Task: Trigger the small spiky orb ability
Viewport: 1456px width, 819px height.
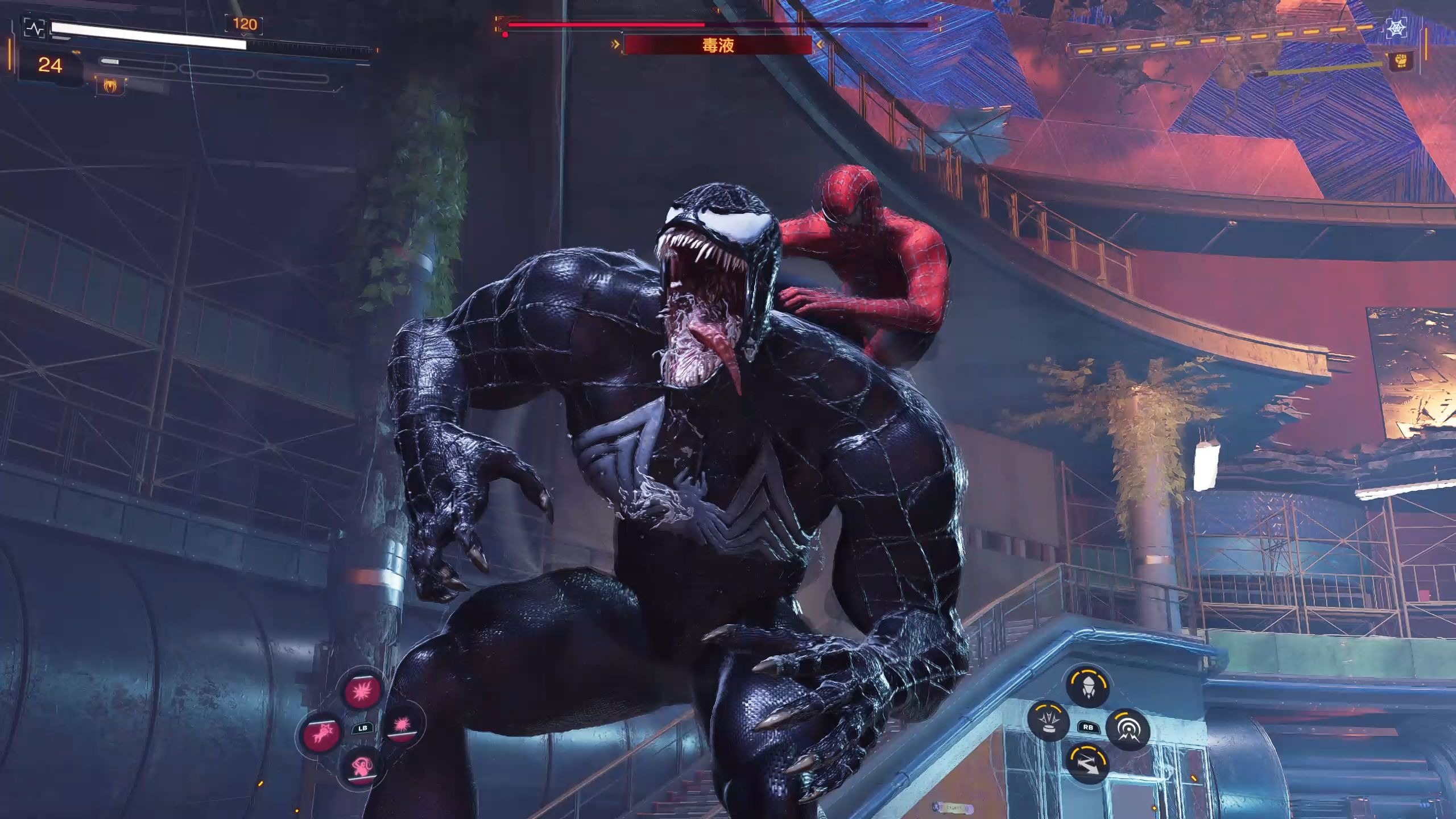Action: 402,725
